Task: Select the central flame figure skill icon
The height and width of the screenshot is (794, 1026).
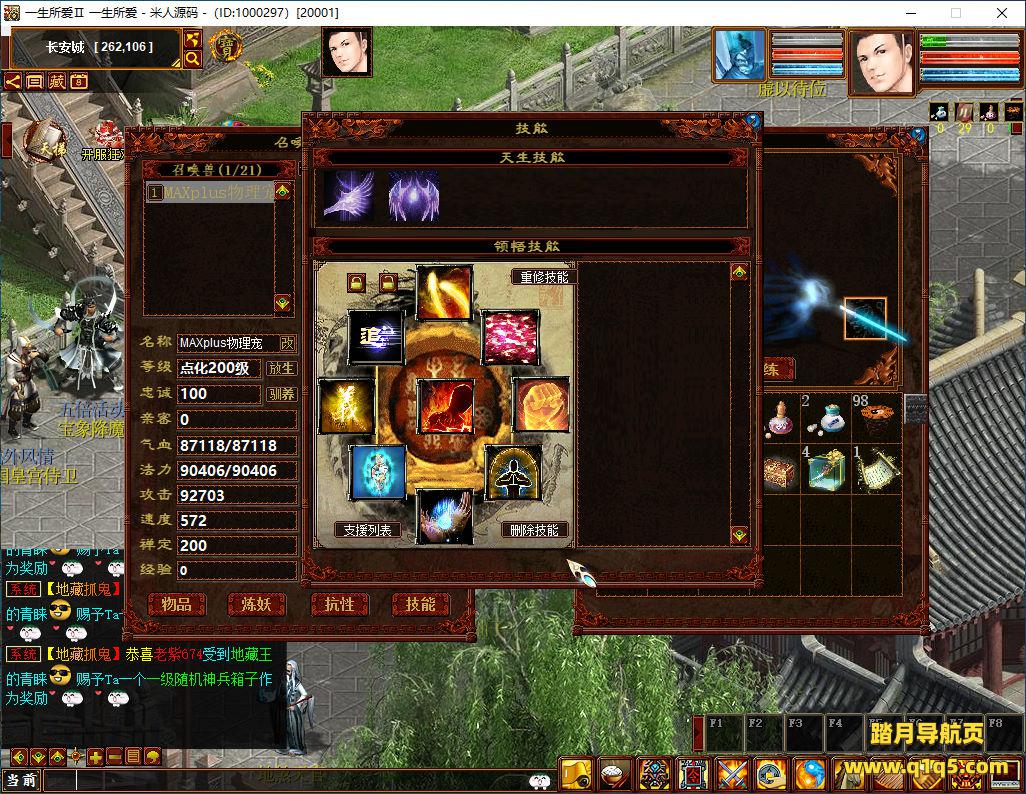Action: [x=445, y=407]
